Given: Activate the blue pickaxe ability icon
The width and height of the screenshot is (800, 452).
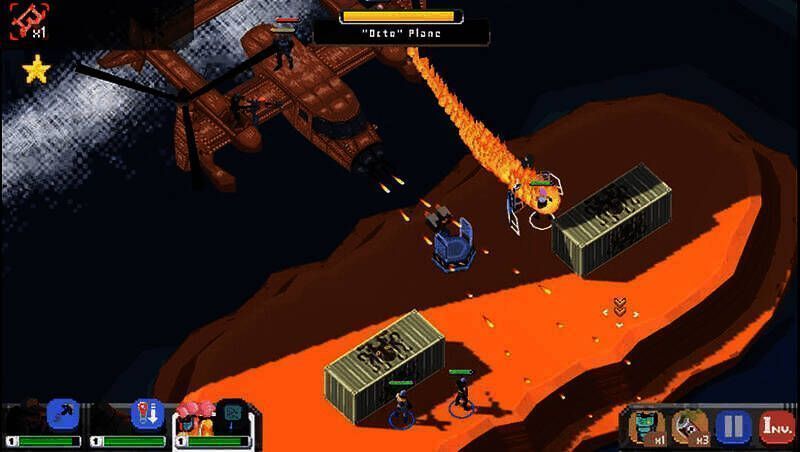Looking at the screenshot, I should coord(63,414).
